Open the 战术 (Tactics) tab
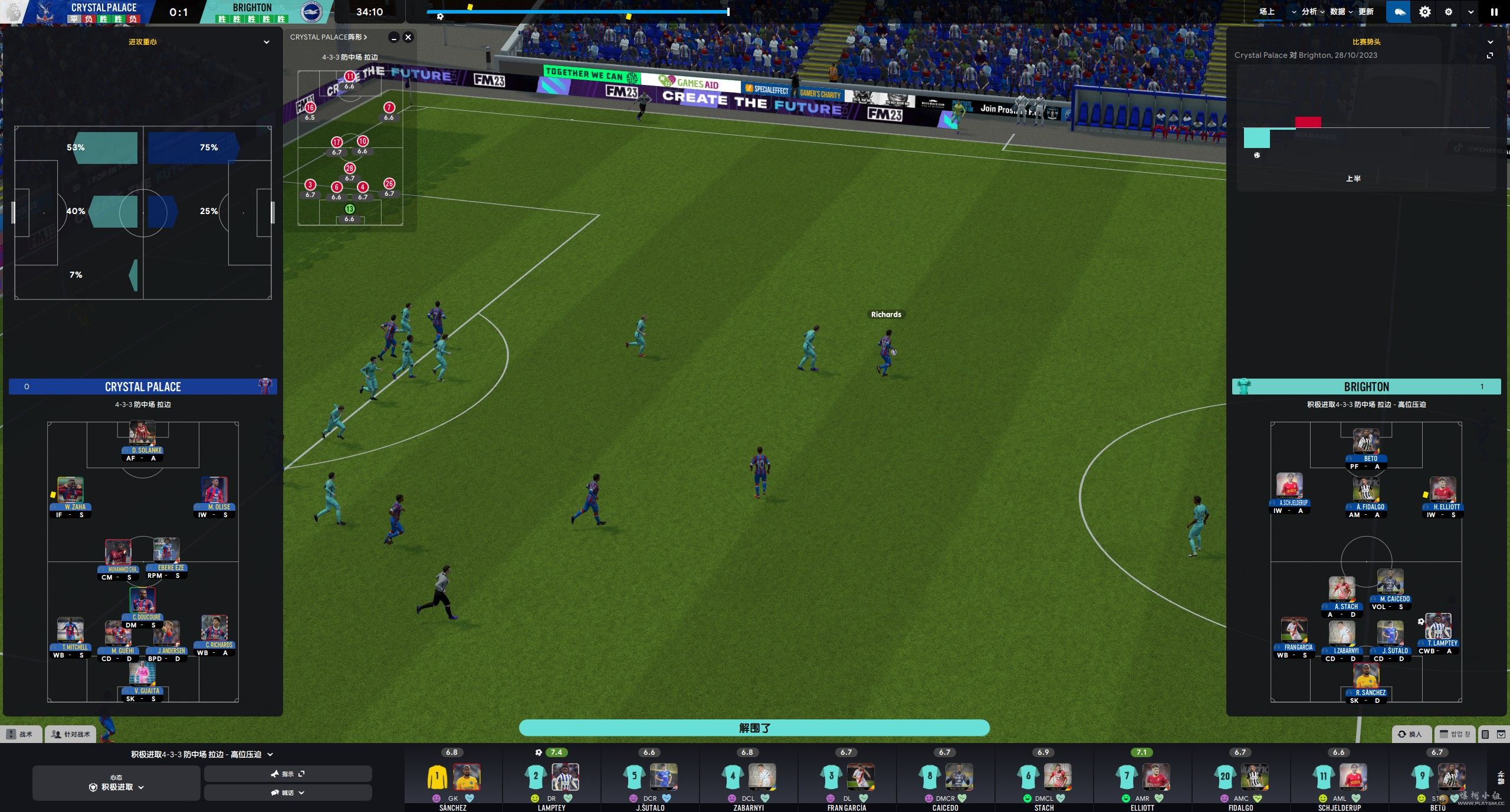The image size is (1510, 812). click(21, 734)
